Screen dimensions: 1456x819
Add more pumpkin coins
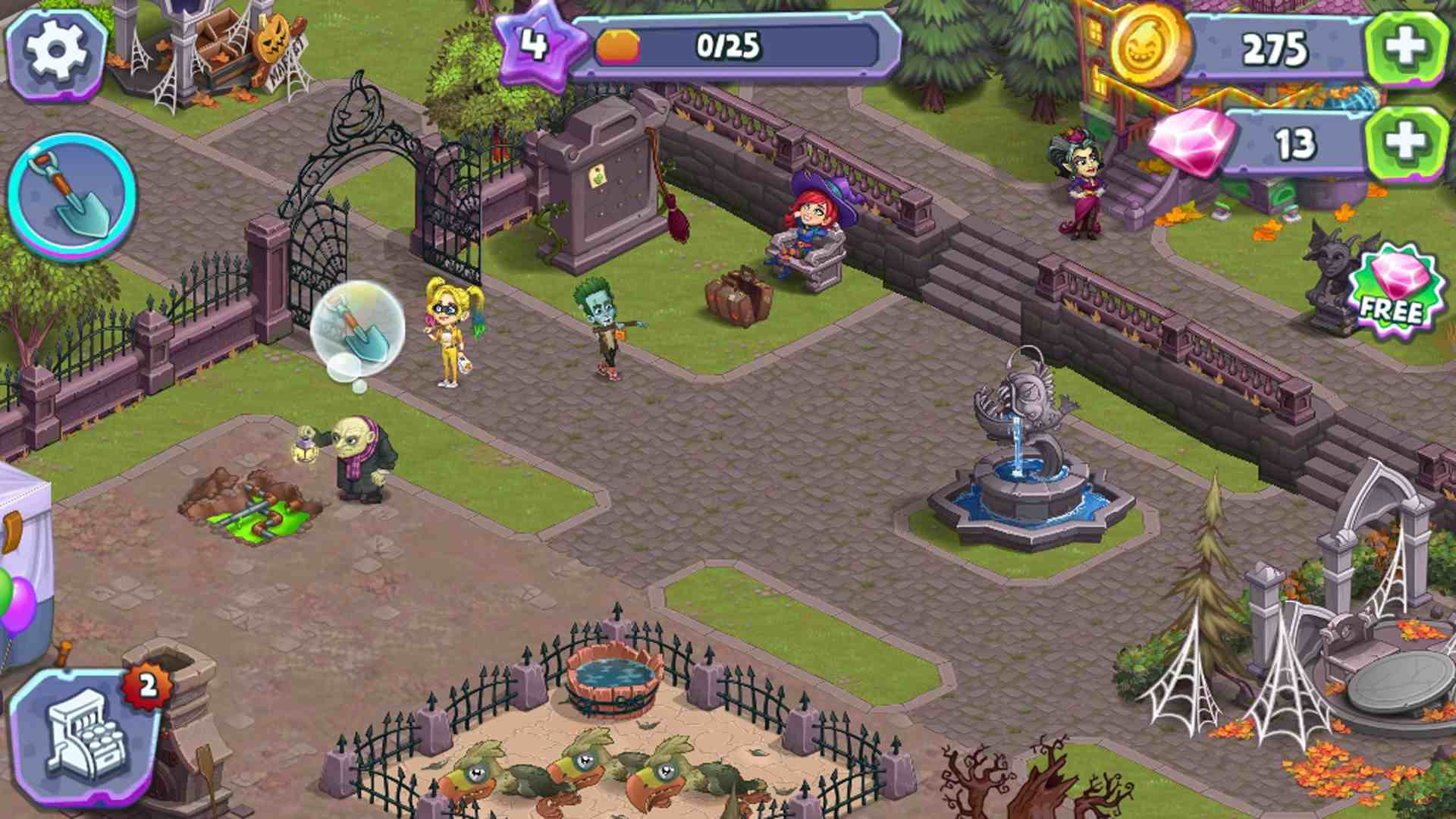(1405, 48)
